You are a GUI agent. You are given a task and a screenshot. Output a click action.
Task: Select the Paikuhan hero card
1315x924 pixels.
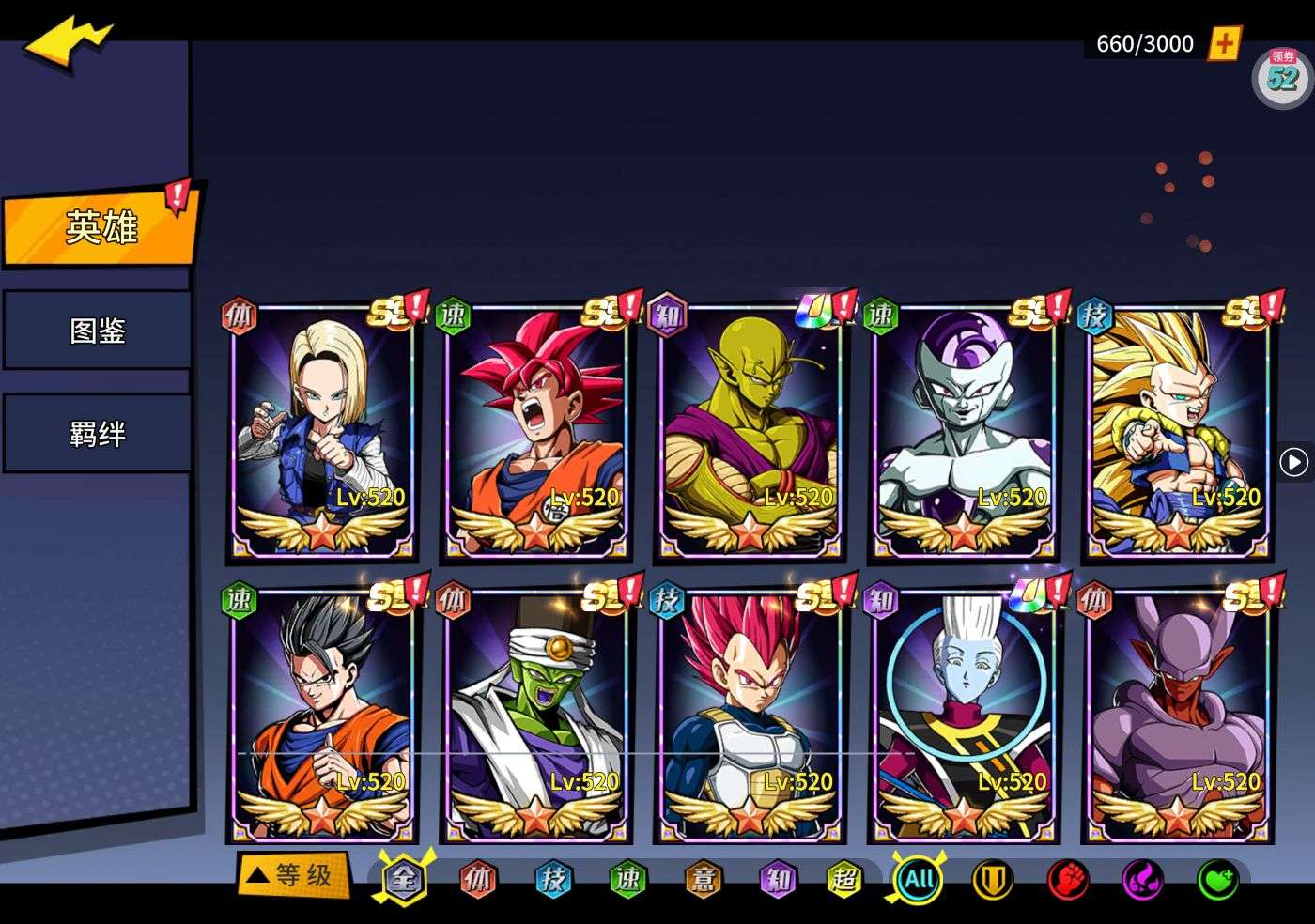(x=535, y=716)
